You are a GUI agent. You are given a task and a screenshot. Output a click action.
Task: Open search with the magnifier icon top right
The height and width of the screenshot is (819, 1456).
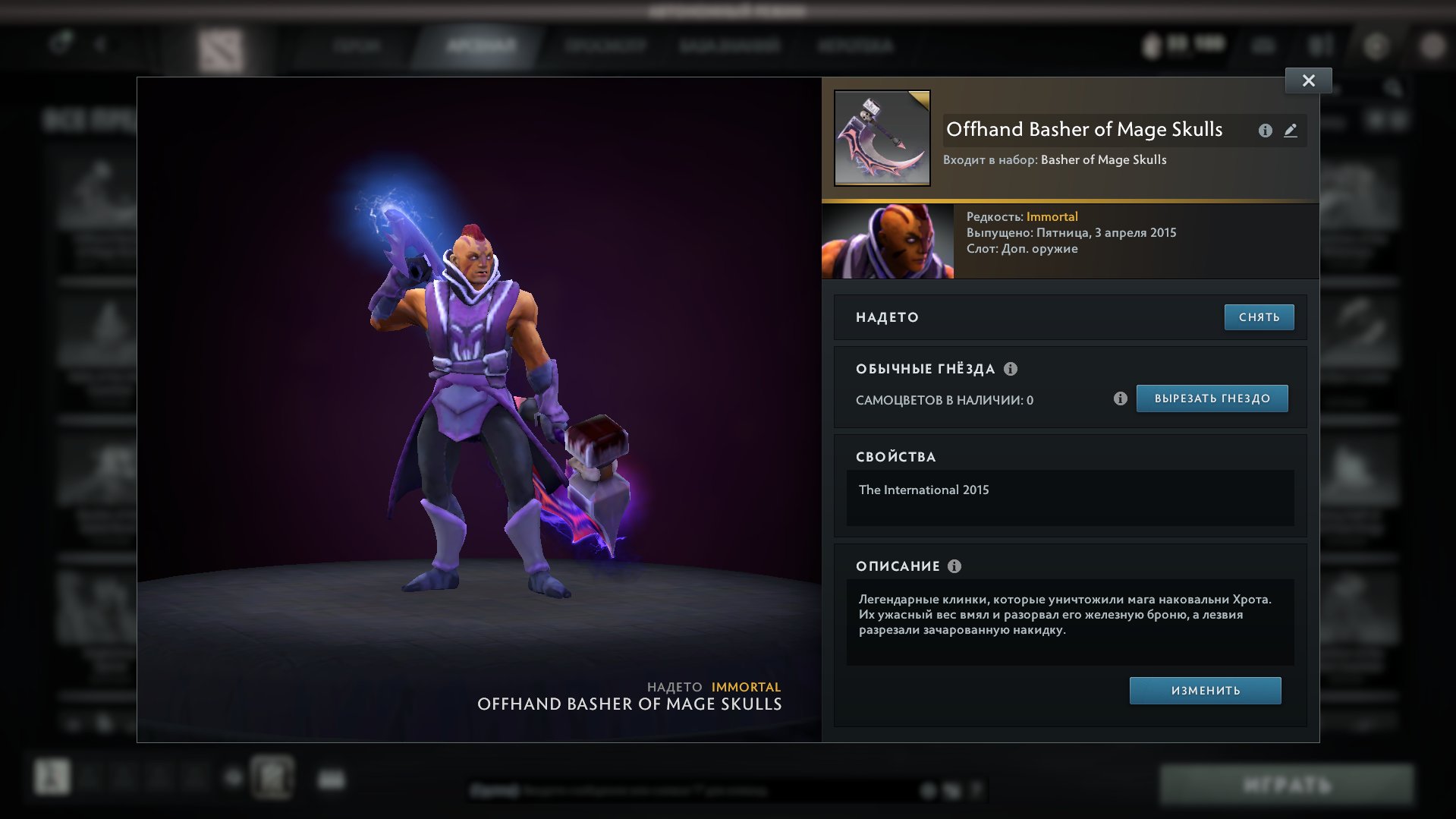pos(1393,89)
